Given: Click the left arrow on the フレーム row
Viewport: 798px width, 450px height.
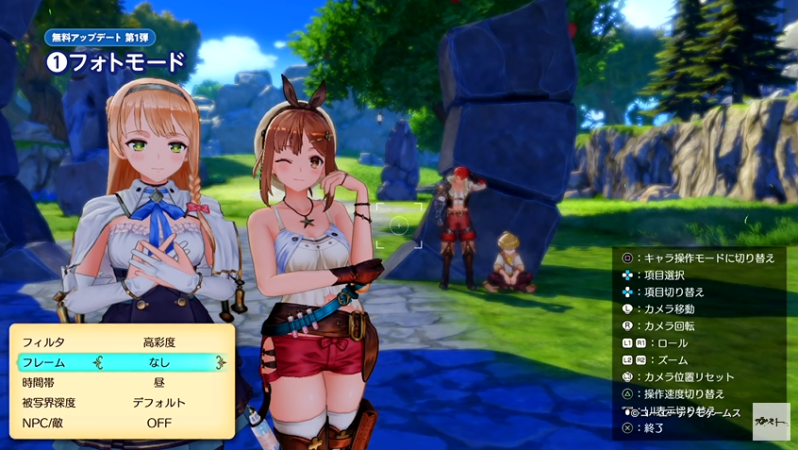Looking at the screenshot, I should pyautogui.click(x=98, y=362).
